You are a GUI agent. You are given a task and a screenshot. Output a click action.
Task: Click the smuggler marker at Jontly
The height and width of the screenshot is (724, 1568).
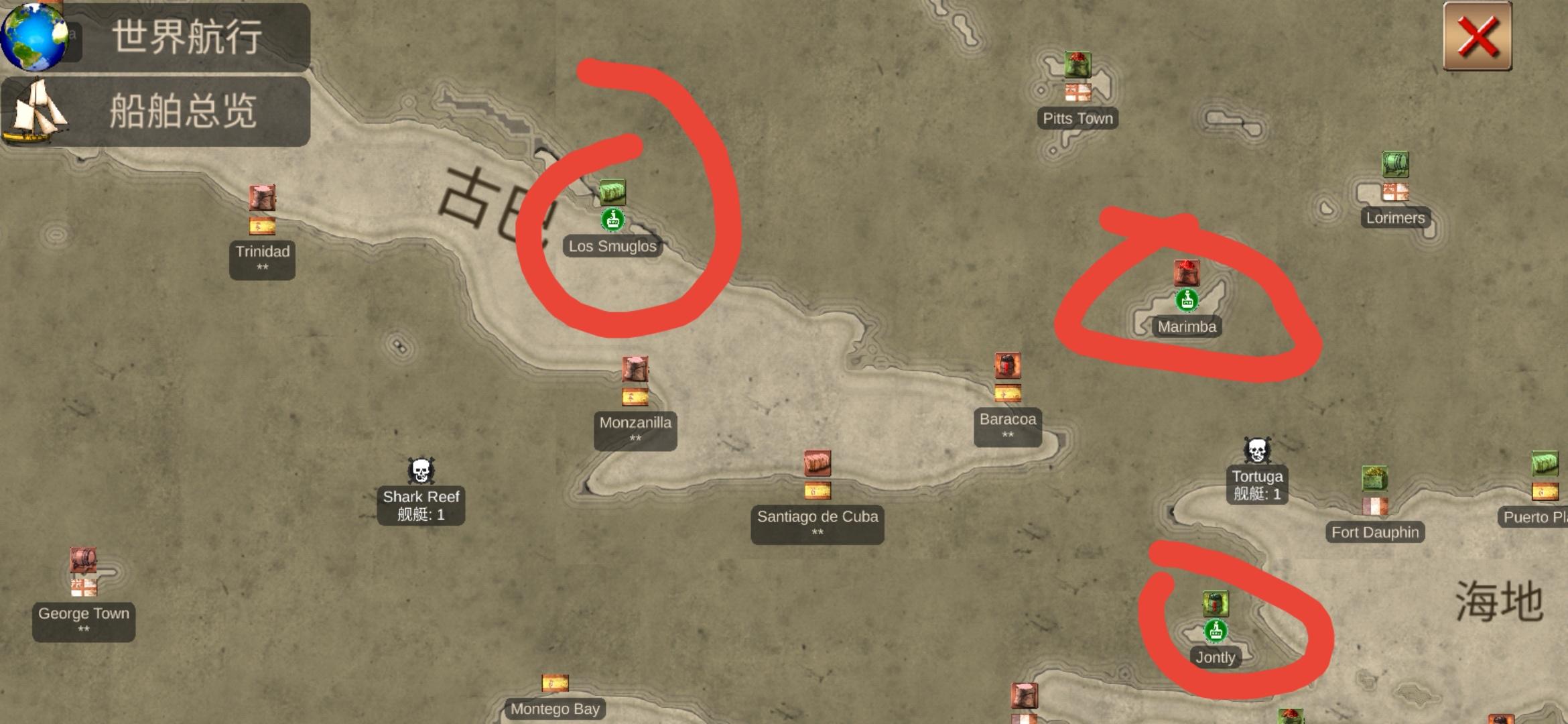pyautogui.click(x=1218, y=631)
